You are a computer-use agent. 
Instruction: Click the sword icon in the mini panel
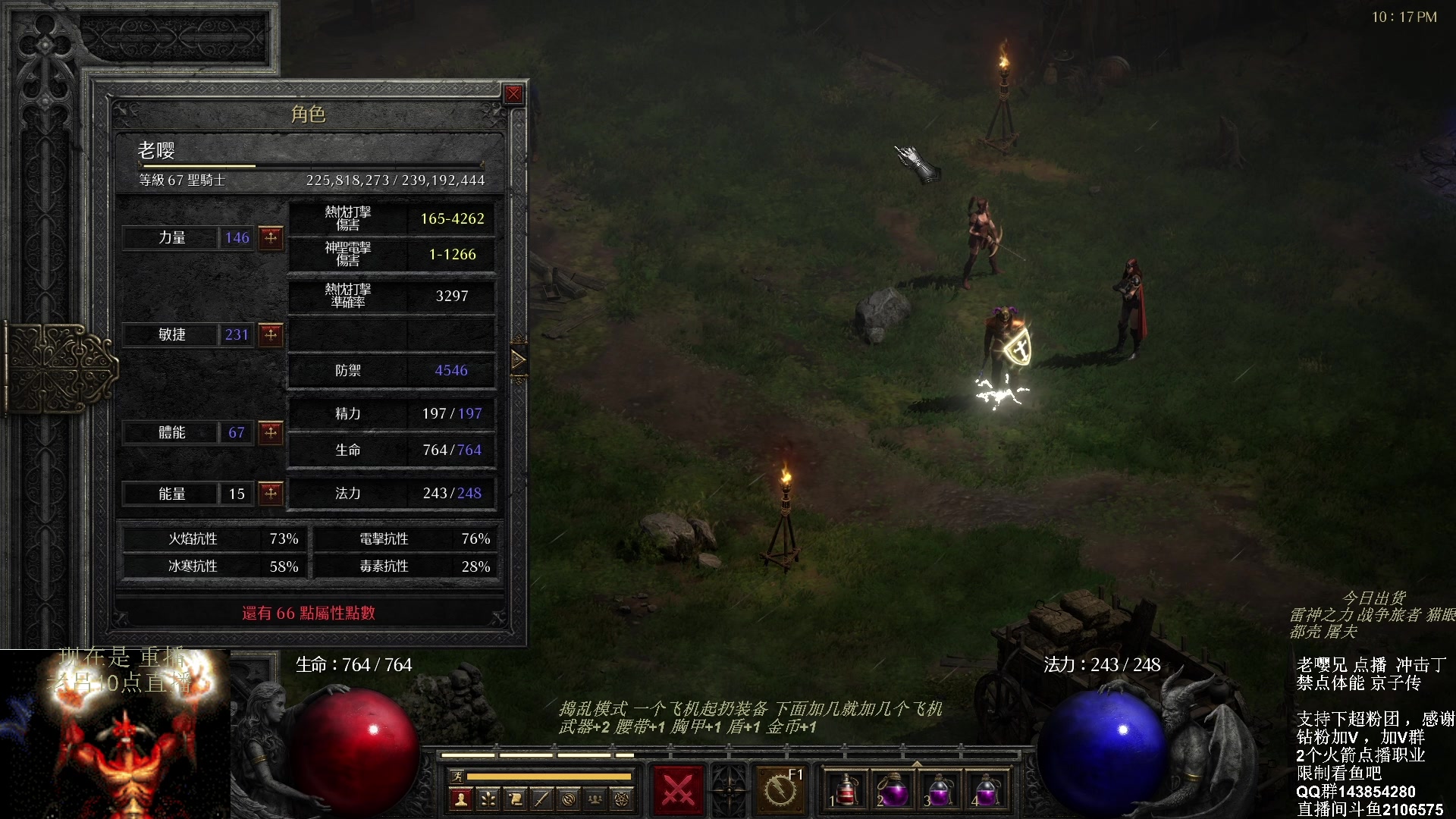tap(541, 799)
